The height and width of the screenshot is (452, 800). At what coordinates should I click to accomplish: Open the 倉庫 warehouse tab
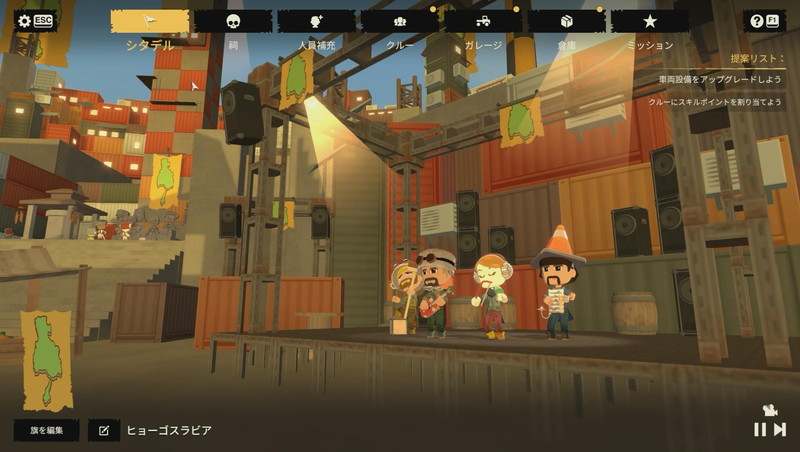coord(566,21)
